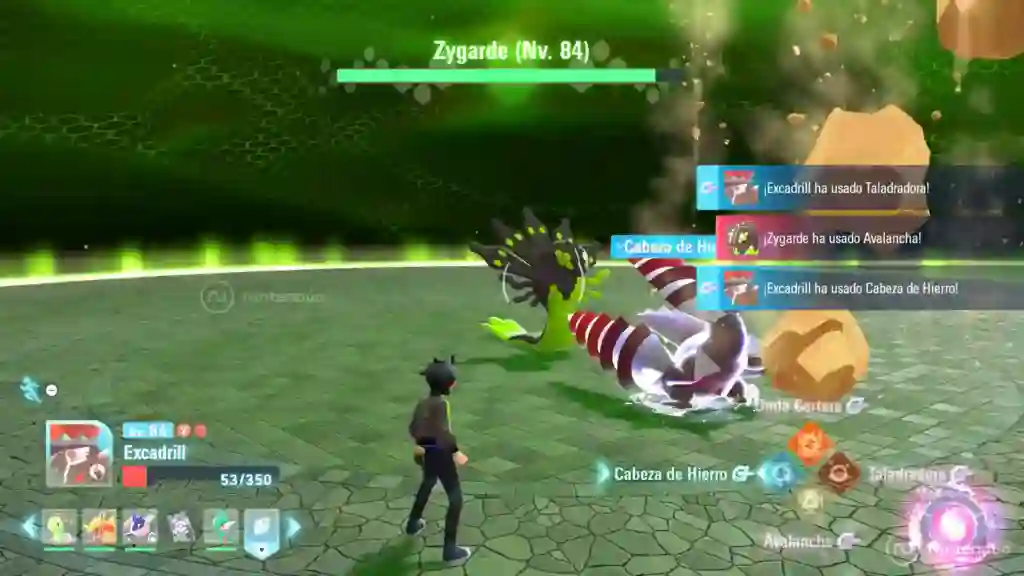This screenshot has width=1024, height=576.
Task: Activate the brown Taladradora move icon
Action: pos(838,473)
